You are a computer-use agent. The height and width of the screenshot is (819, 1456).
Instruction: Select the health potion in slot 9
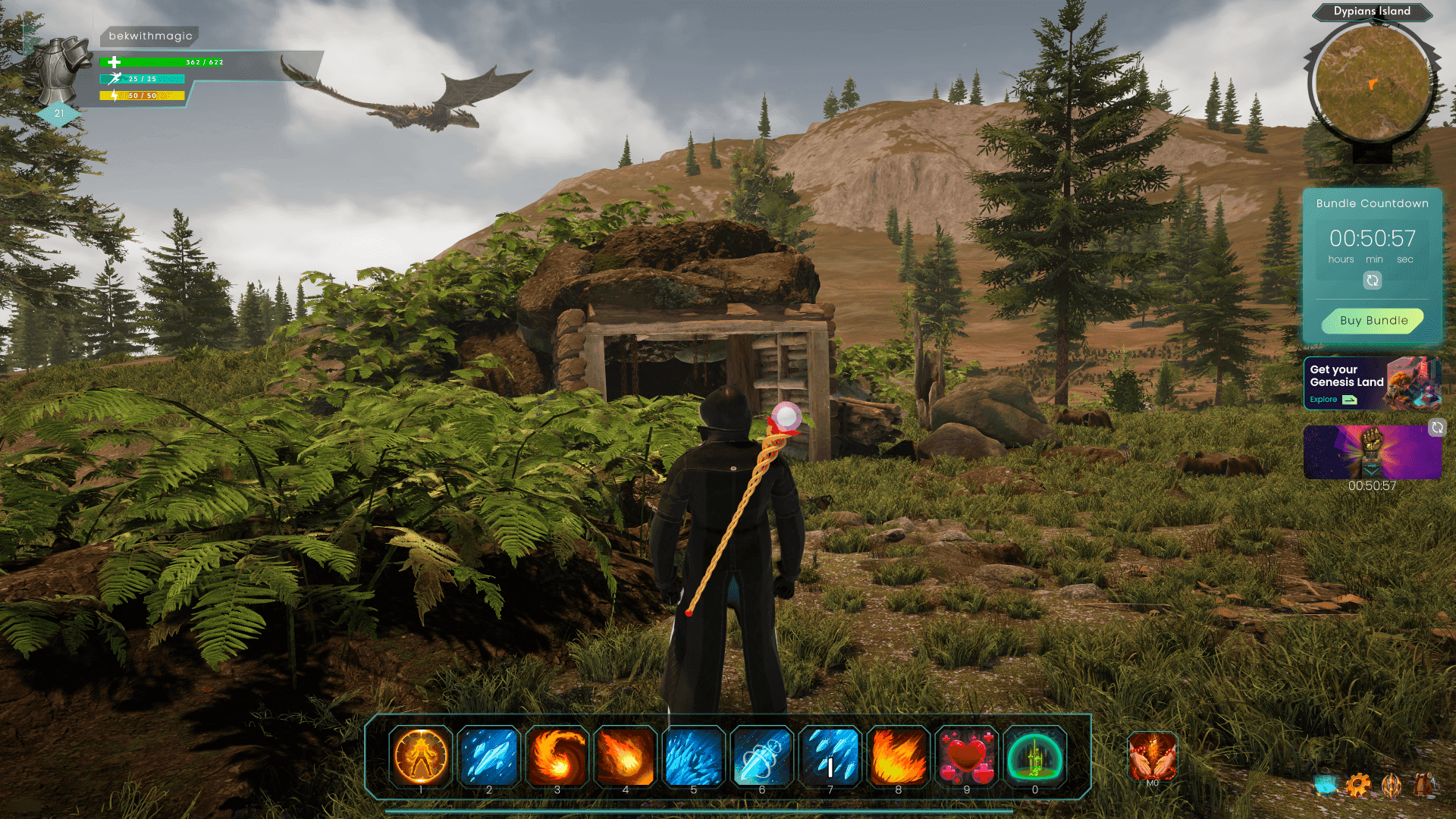[967, 757]
